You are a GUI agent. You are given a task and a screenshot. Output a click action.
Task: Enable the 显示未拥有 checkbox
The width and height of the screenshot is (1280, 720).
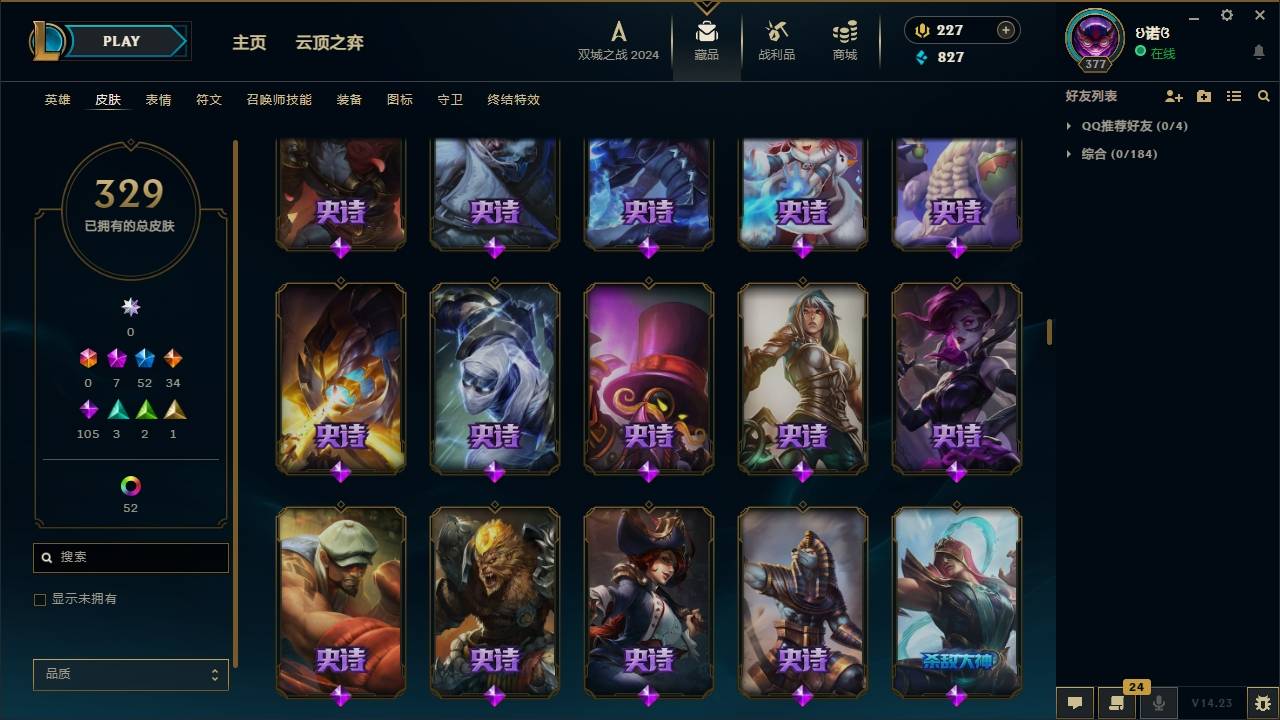[40, 599]
